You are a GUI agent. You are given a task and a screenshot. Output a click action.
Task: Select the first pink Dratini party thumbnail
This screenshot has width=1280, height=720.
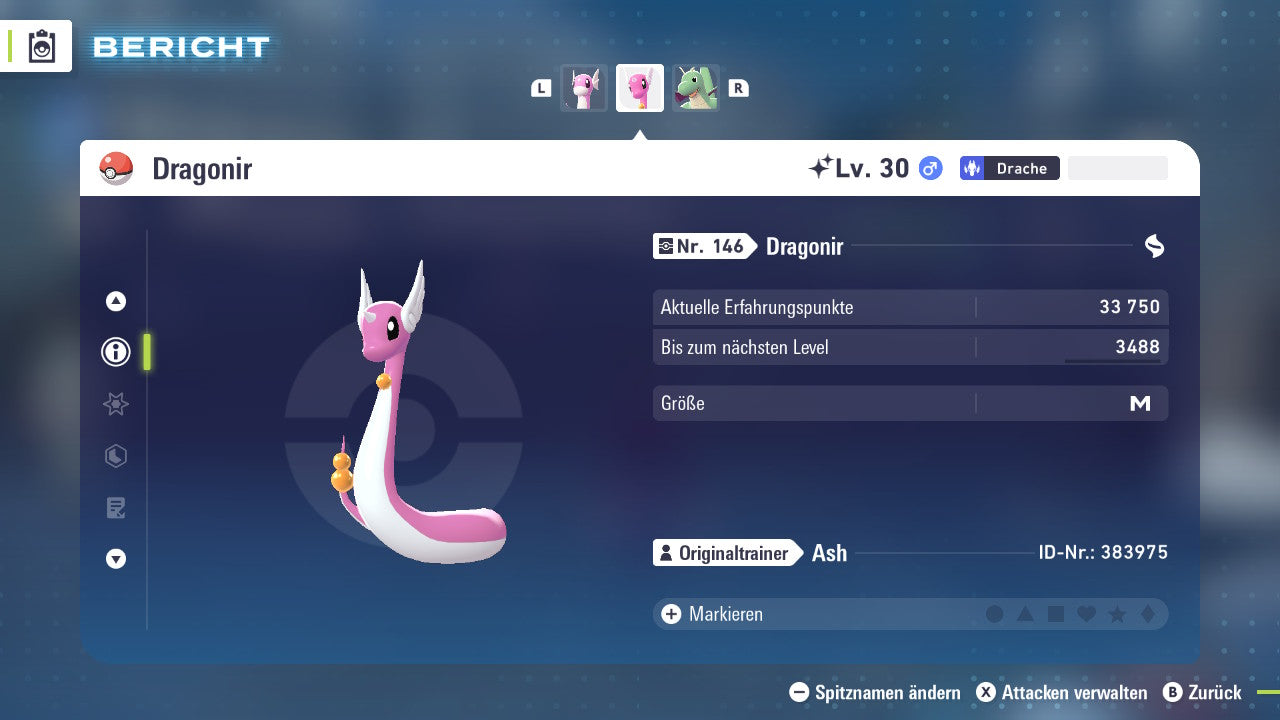tap(584, 88)
